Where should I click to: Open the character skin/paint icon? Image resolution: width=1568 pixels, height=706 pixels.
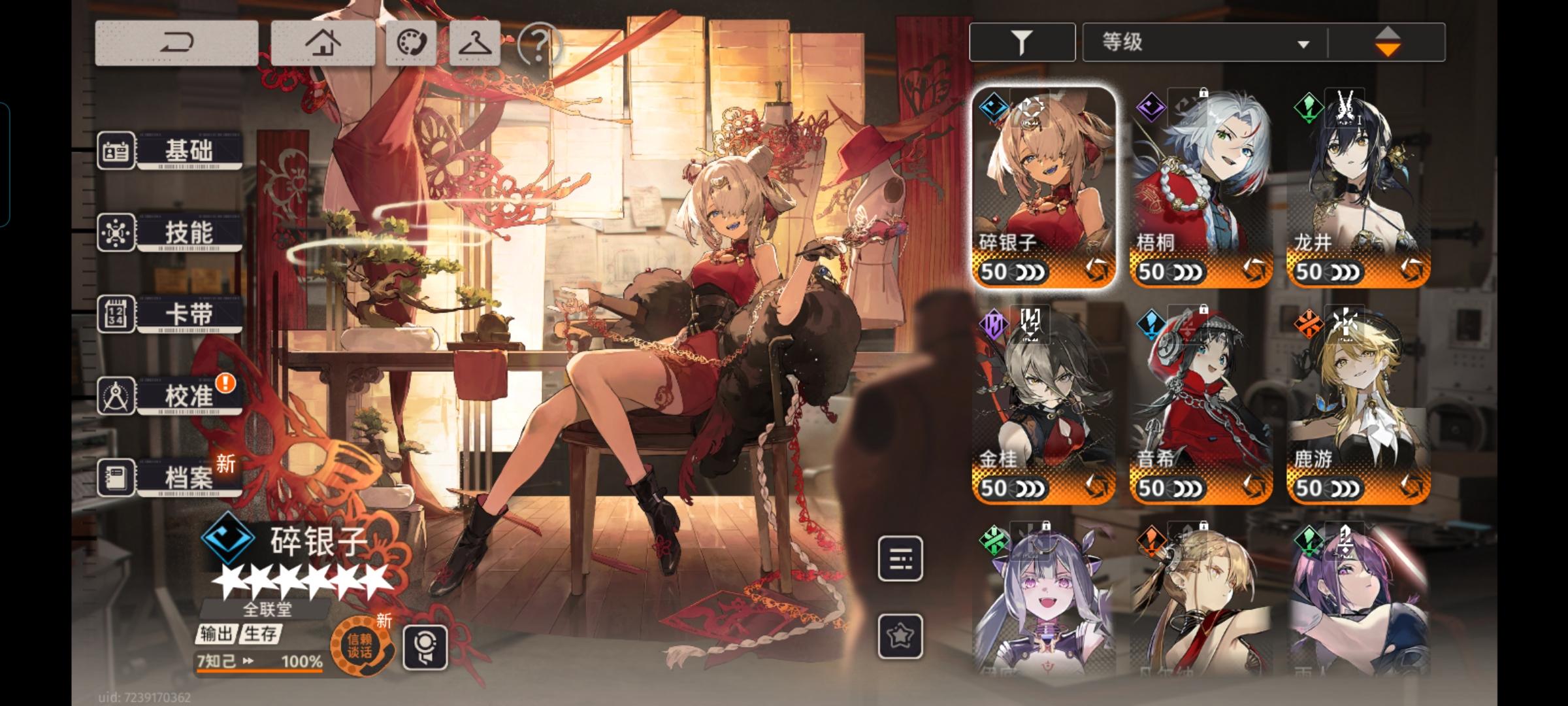(x=411, y=44)
